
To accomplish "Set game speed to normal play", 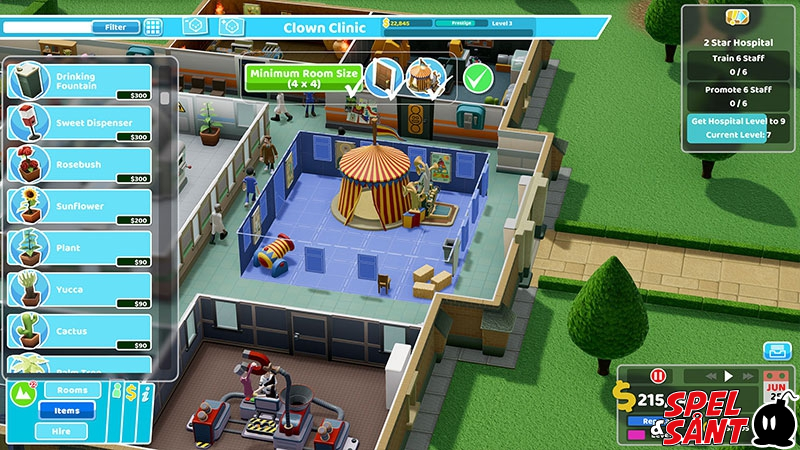I will 729,377.
